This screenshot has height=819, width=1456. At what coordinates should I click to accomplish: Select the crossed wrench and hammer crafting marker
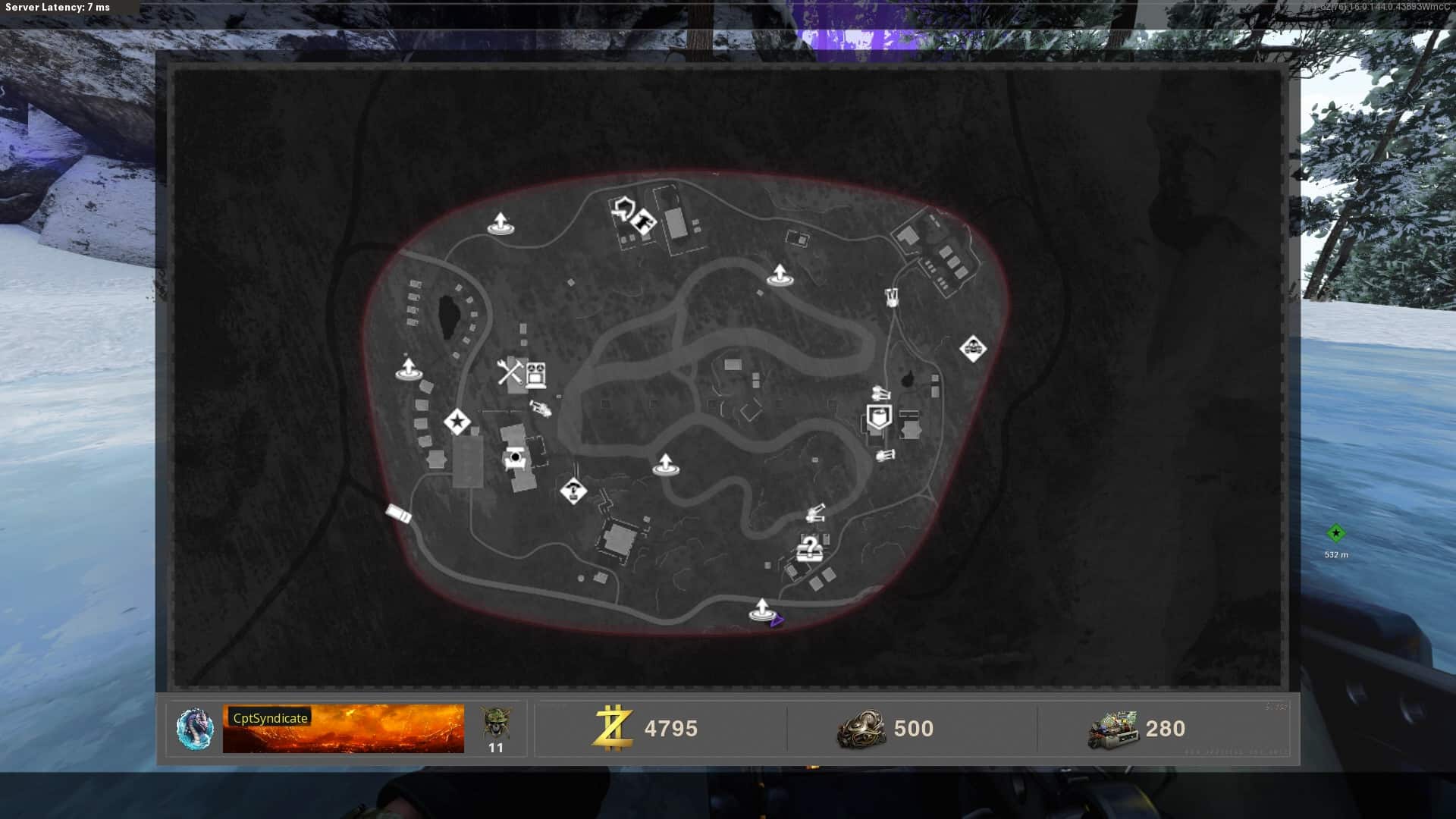(x=510, y=372)
